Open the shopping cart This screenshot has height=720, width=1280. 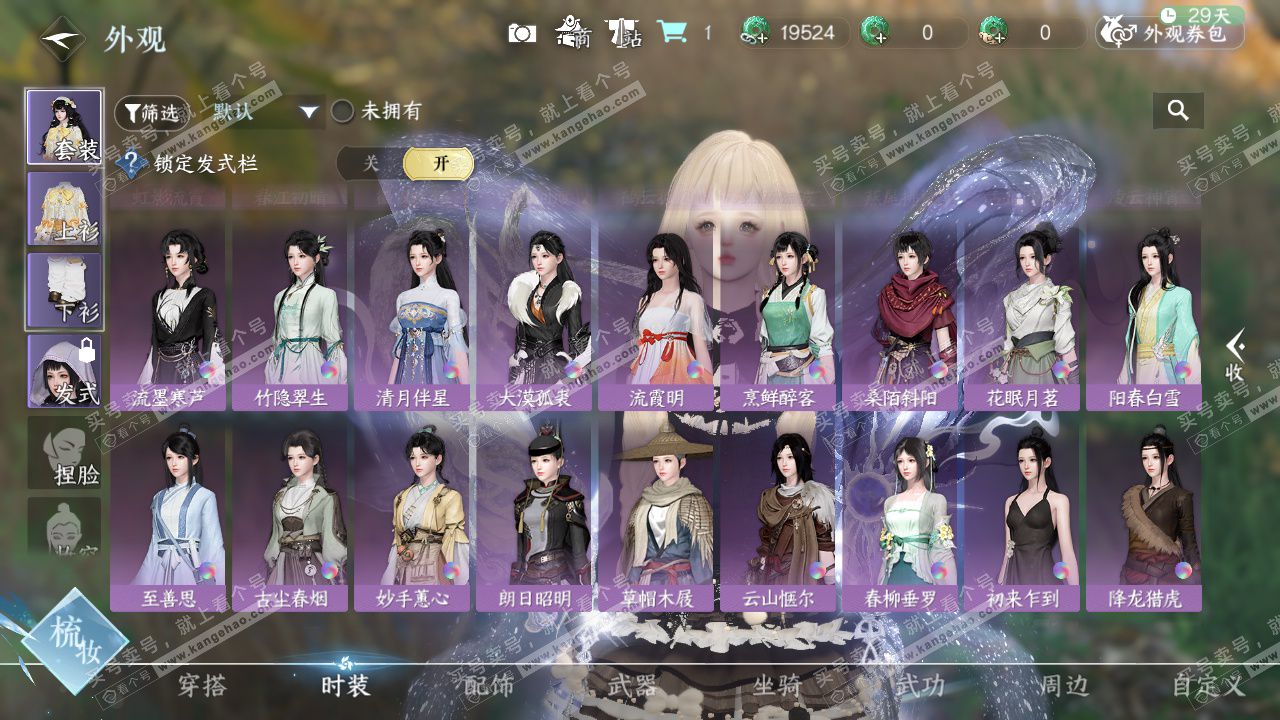click(672, 32)
